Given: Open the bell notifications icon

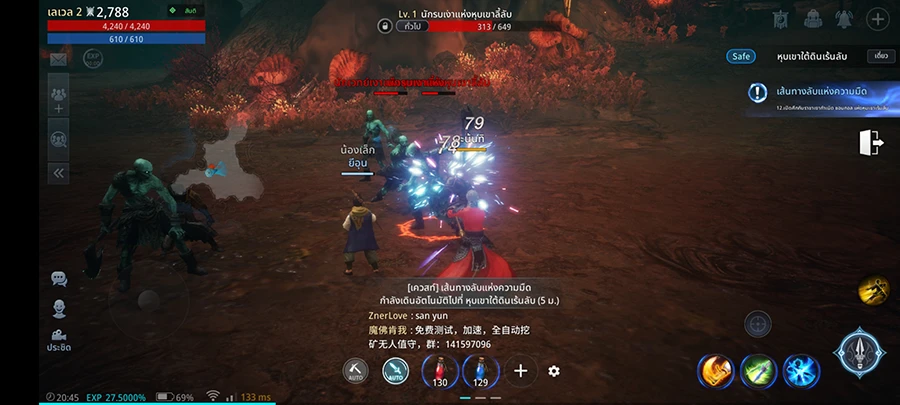Looking at the screenshot, I should tap(843, 19).
